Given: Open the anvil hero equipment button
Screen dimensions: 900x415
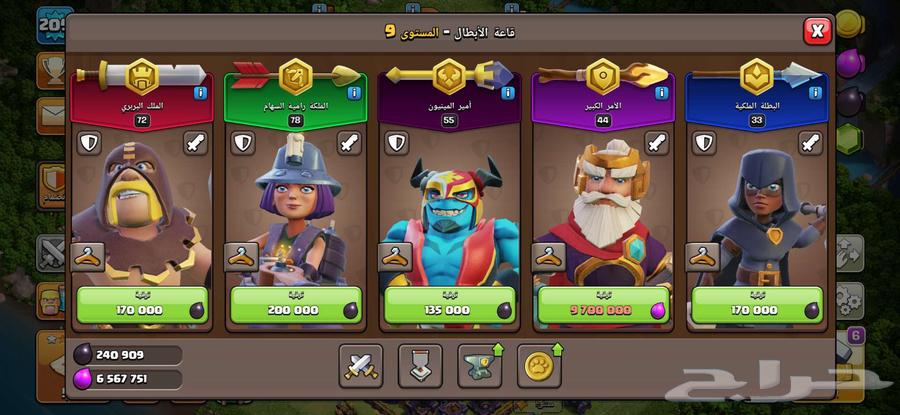Looking at the screenshot, I should (480, 366).
